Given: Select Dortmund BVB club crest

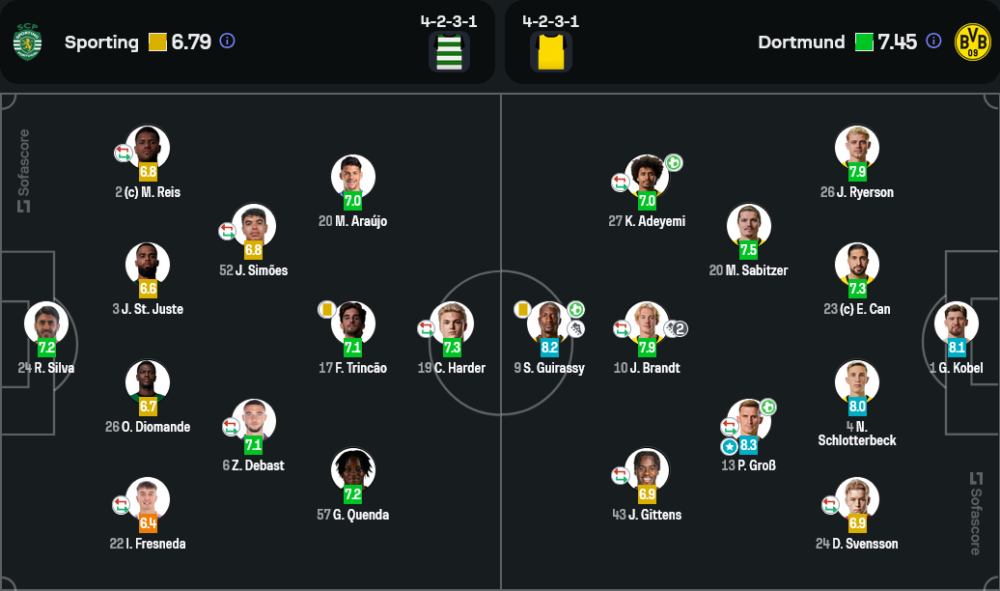Looking at the screenshot, I should (x=972, y=42).
